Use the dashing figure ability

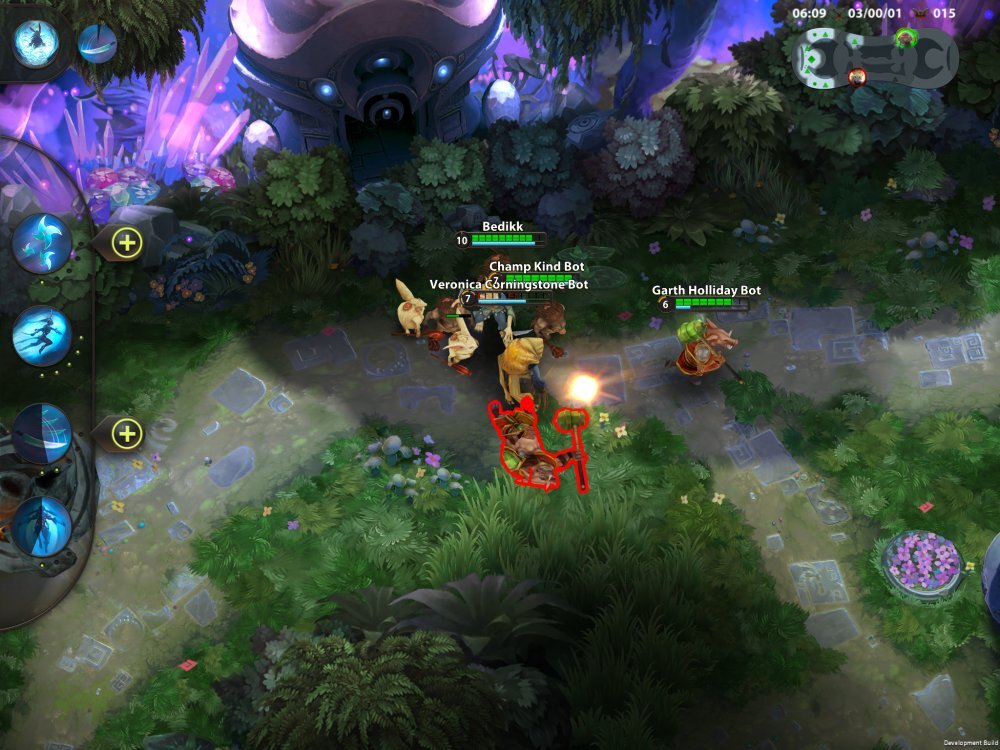coord(42,337)
